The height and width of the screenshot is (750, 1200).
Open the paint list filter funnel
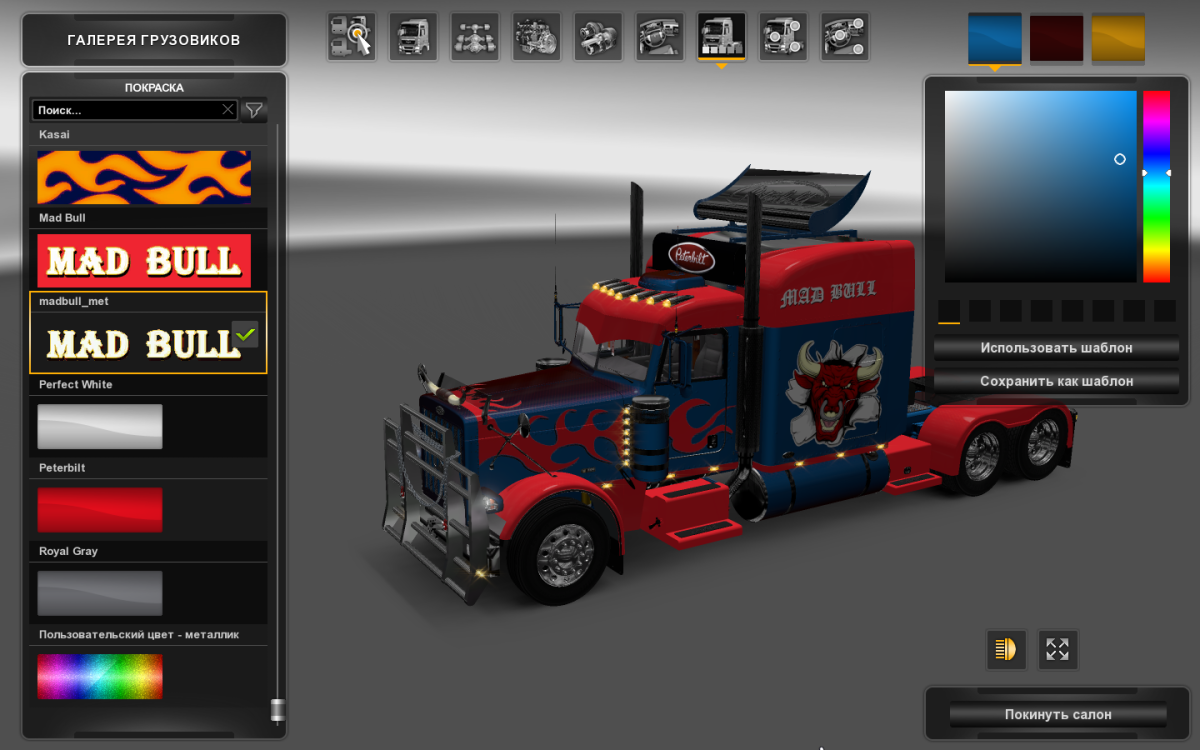(x=254, y=110)
